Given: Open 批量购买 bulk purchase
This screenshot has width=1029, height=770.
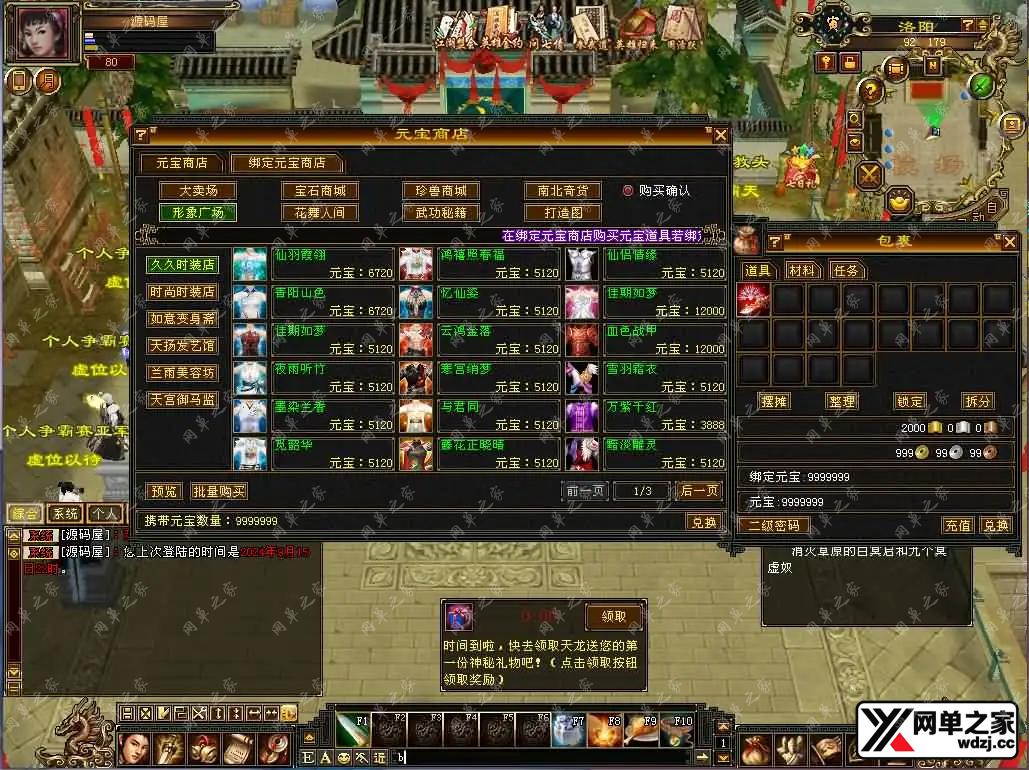Looking at the screenshot, I should click(x=219, y=492).
